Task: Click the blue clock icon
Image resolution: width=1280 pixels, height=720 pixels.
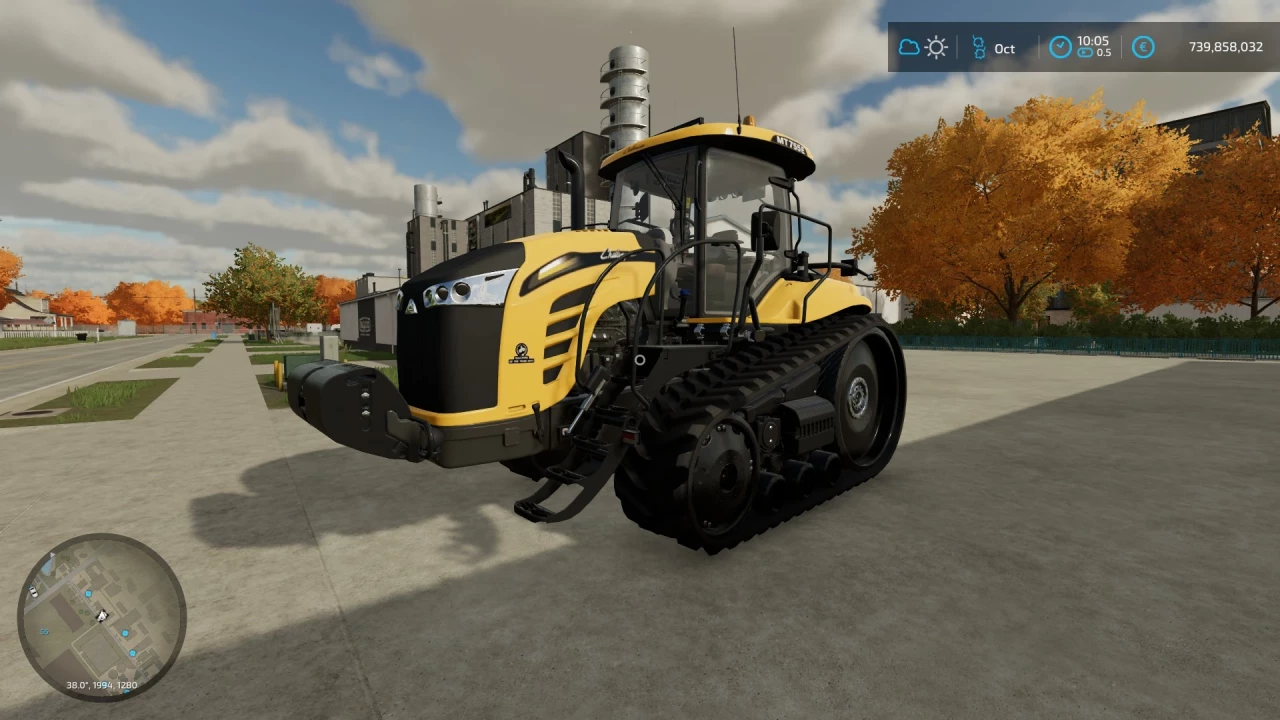Action: [x=1060, y=46]
